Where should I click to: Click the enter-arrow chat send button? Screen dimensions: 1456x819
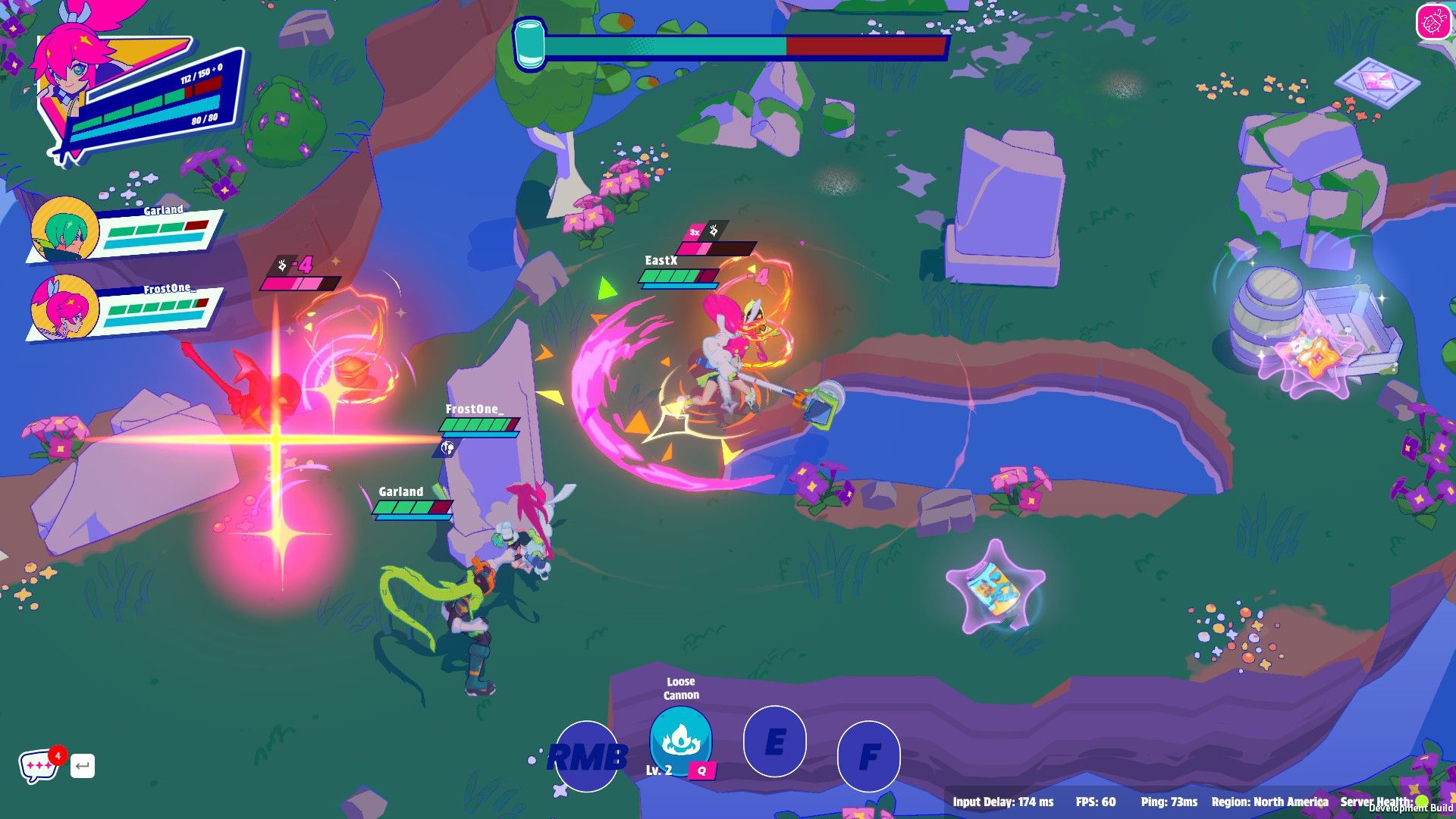click(83, 766)
